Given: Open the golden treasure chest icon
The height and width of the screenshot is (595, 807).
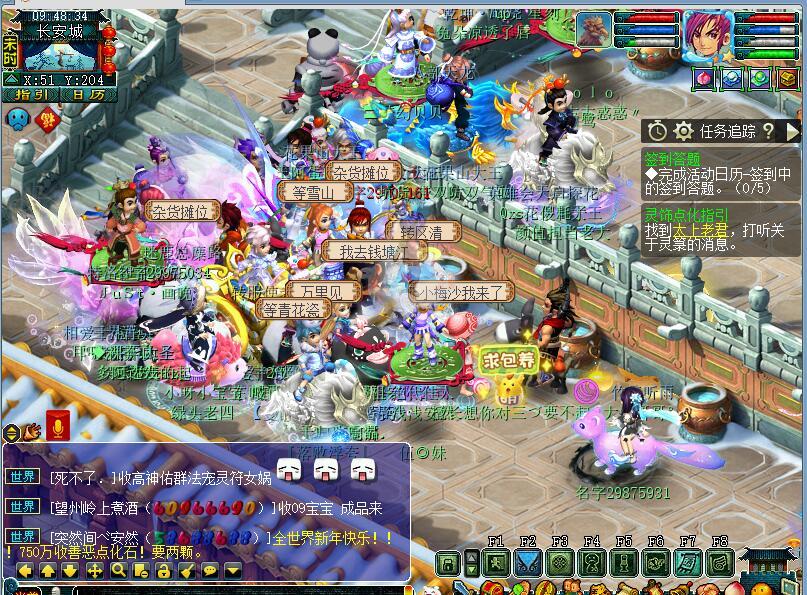Looking at the screenshot, I should [788, 78].
